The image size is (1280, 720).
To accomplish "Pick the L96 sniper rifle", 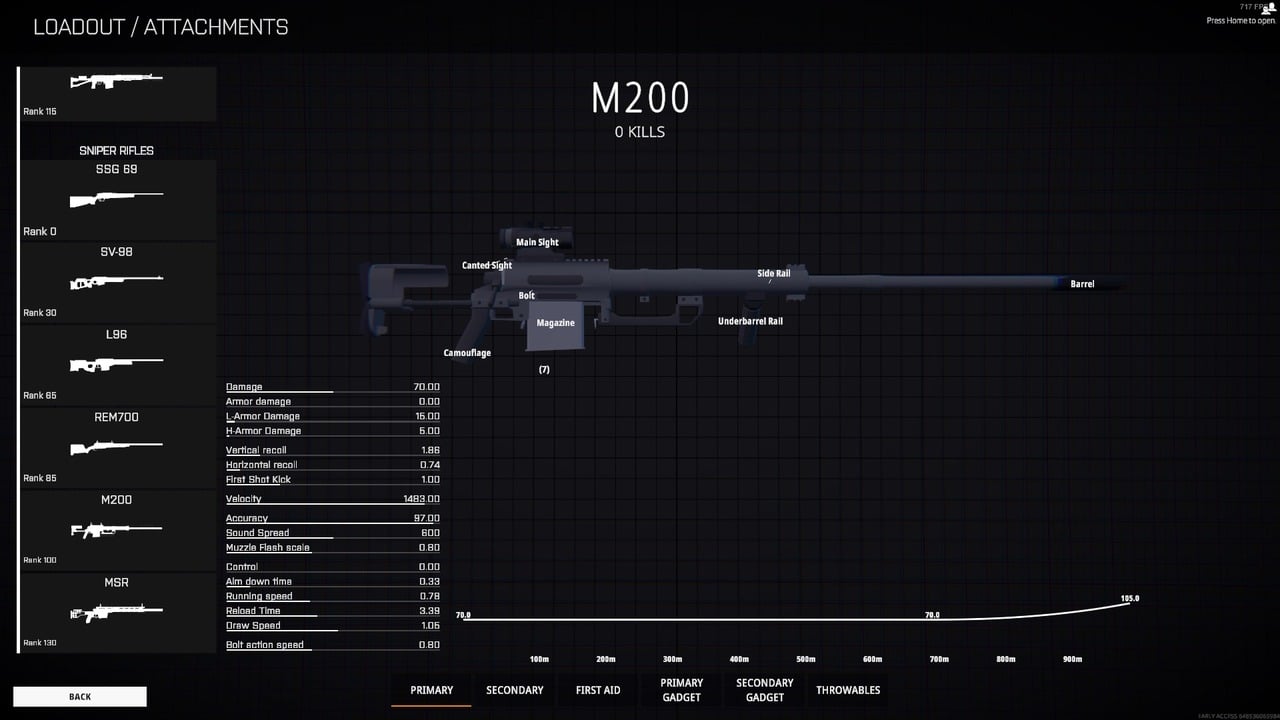I will tap(117, 364).
